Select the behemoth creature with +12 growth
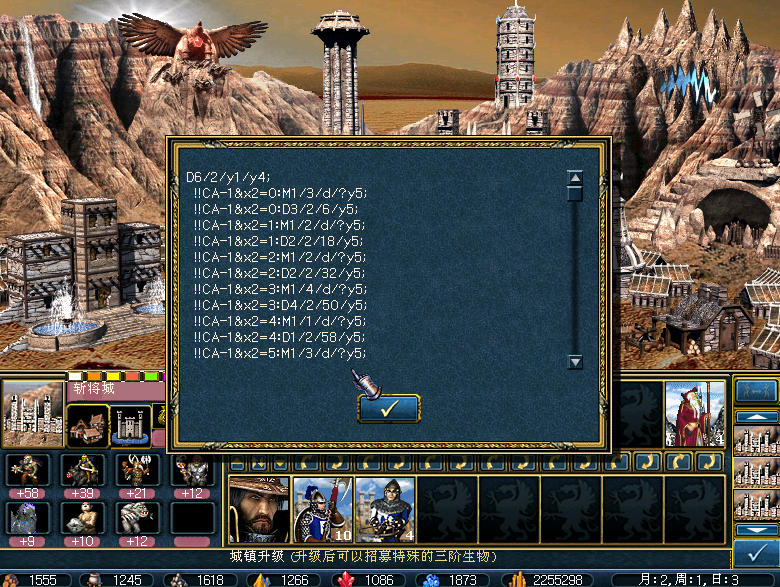Image resolution: width=780 pixels, height=587 pixels. [136, 518]
